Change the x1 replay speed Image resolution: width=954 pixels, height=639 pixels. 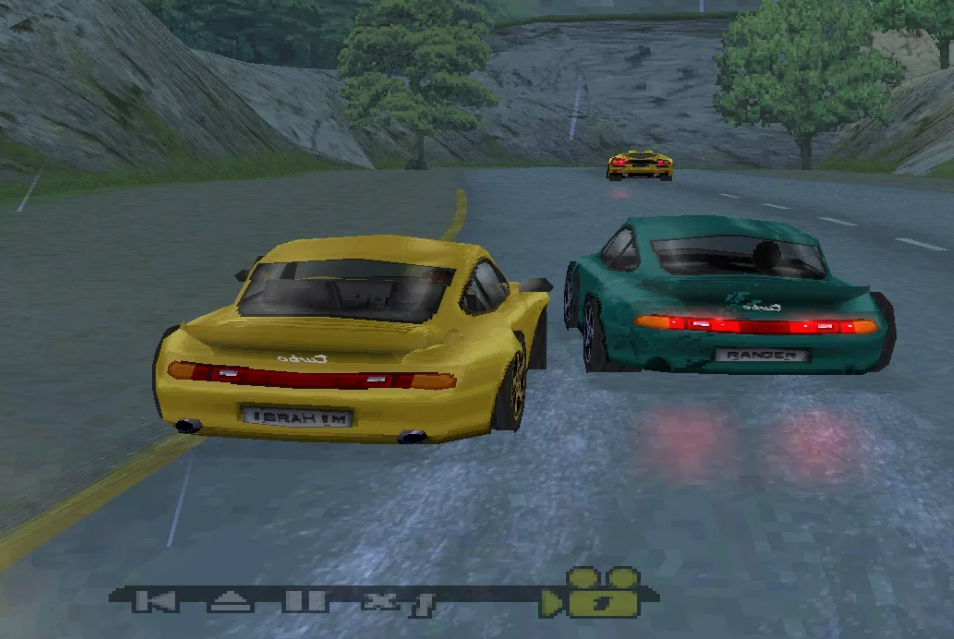(397, 602)
